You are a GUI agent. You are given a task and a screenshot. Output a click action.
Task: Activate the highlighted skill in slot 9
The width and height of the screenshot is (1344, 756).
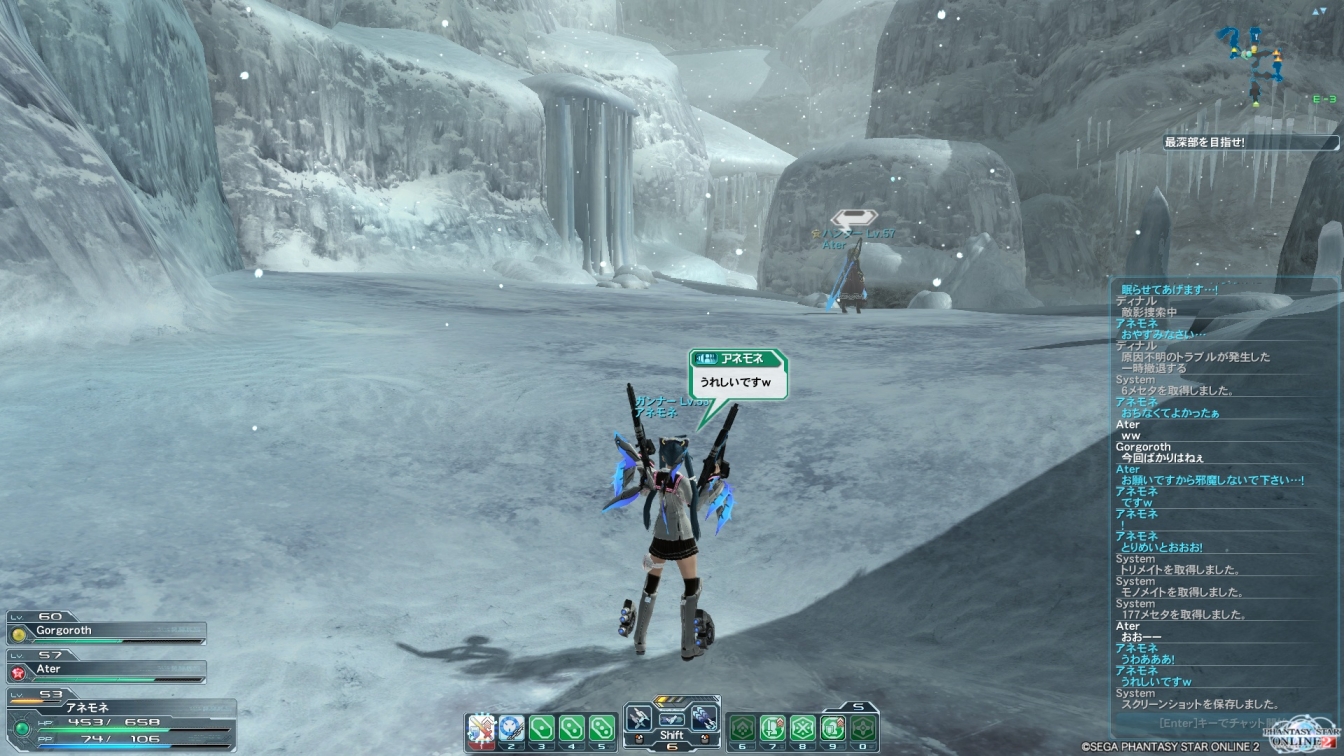(x=832, y=727)
